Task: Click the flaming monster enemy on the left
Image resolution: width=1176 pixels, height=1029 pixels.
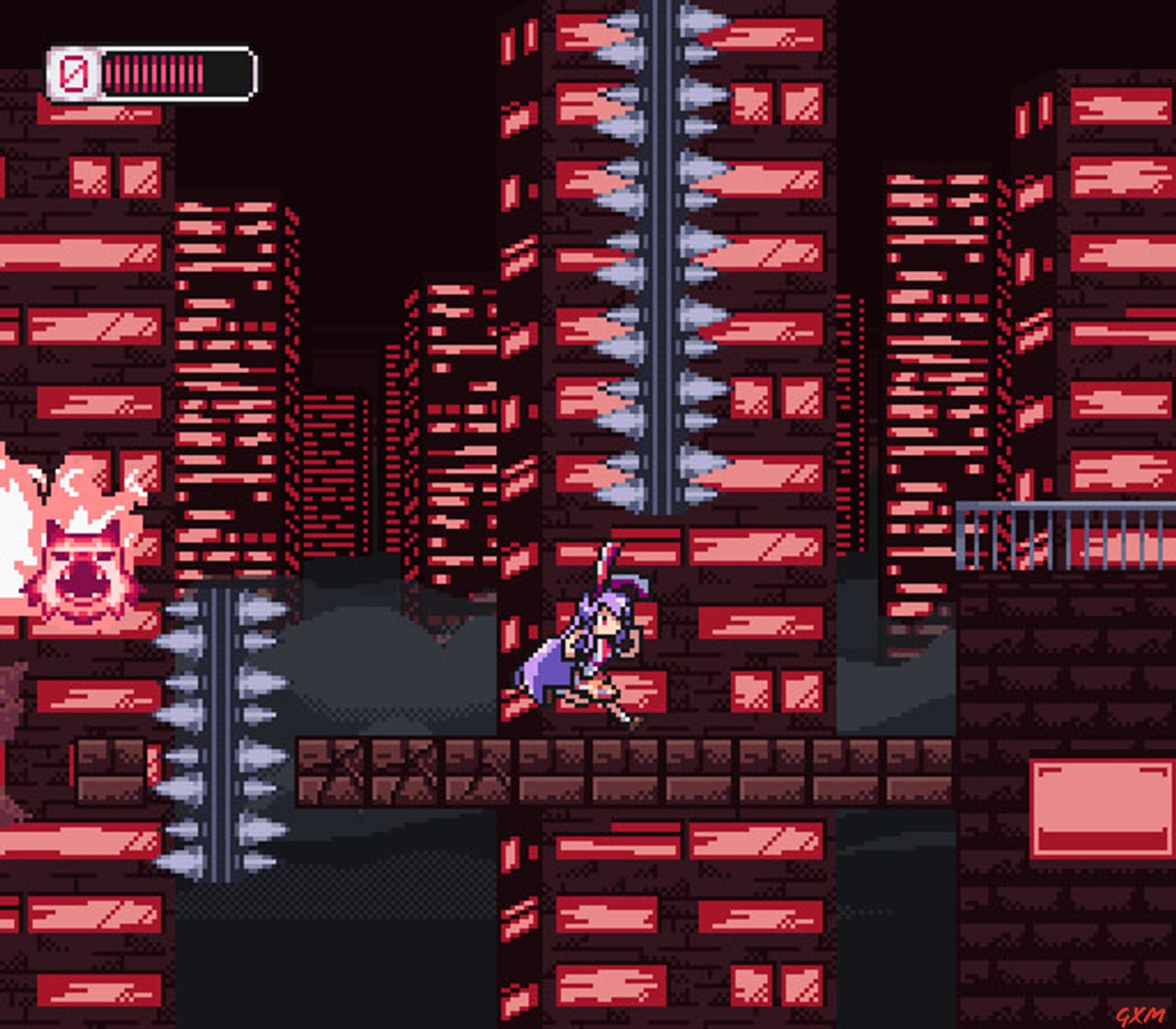Action: click(x=78, y=551)
